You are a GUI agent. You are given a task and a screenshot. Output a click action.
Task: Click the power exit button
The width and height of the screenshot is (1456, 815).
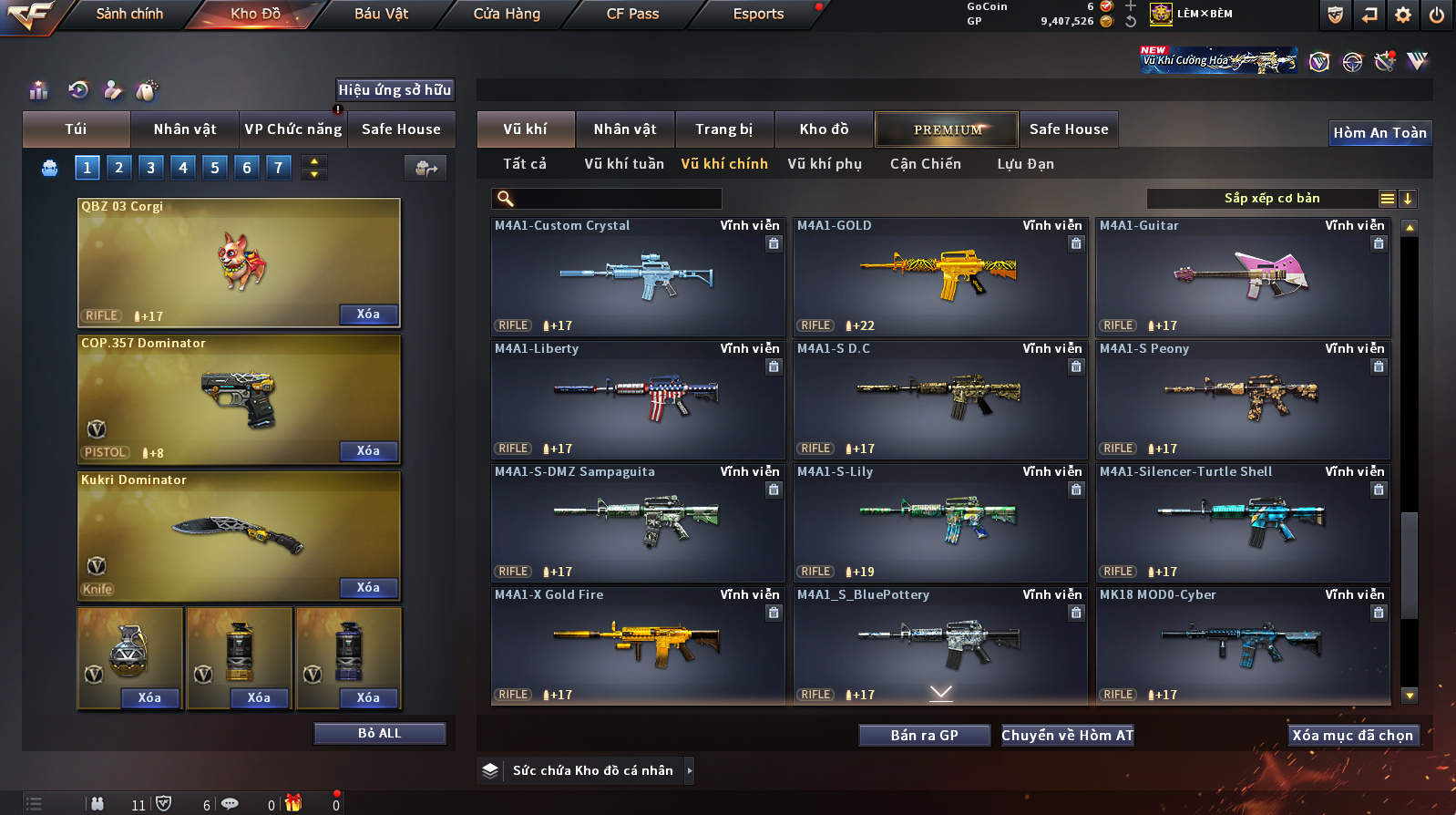[1437, 15]
